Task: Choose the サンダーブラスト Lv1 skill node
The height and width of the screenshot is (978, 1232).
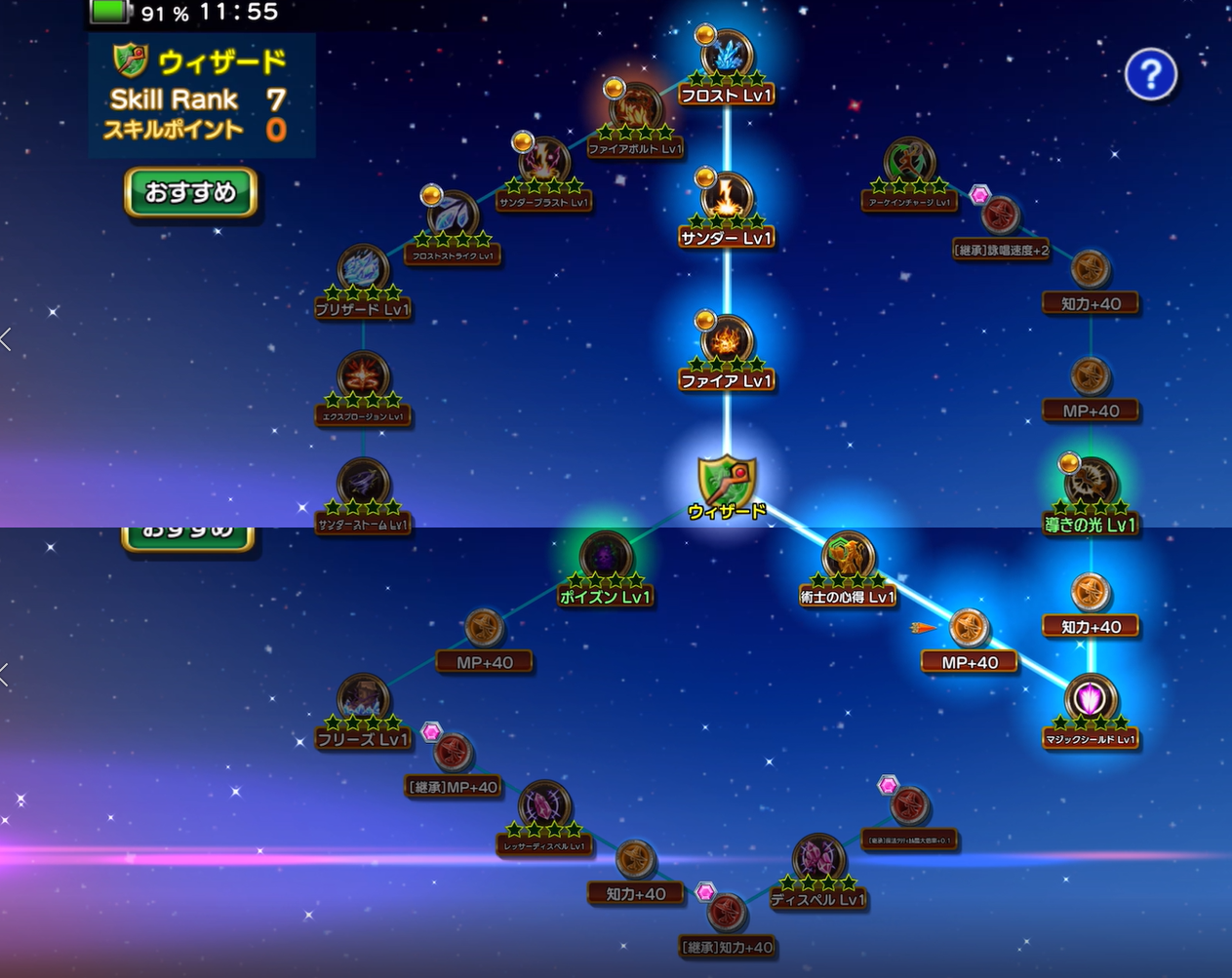Action: point(544,162)
